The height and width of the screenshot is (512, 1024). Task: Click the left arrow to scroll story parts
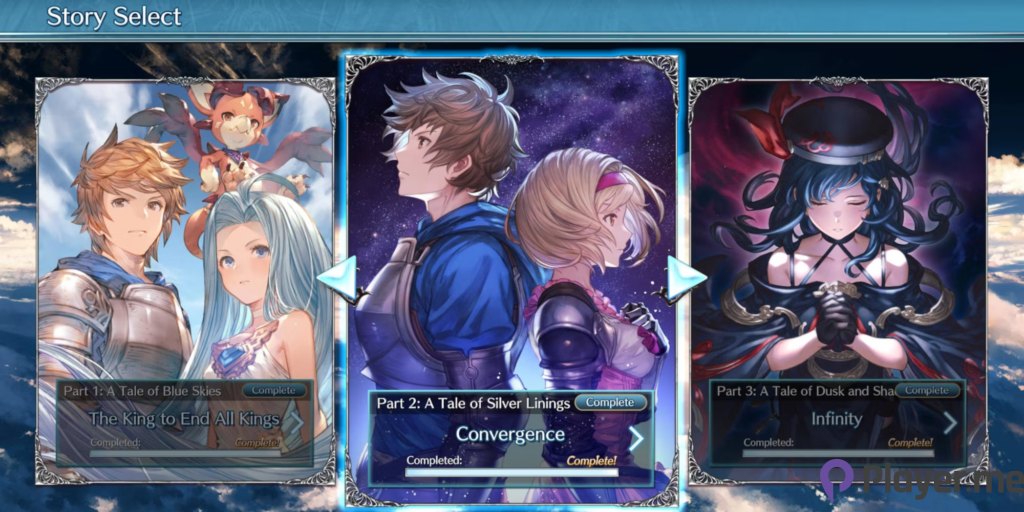click(x=339, y=282)
